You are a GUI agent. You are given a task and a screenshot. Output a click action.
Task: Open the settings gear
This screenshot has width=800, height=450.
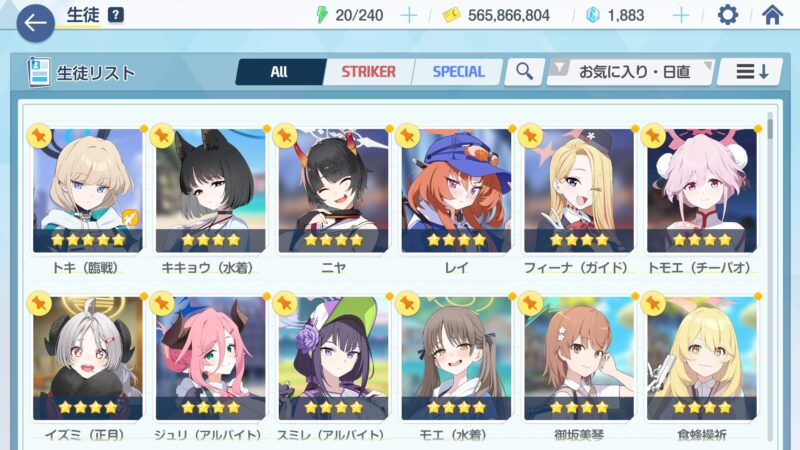point(728,15)
